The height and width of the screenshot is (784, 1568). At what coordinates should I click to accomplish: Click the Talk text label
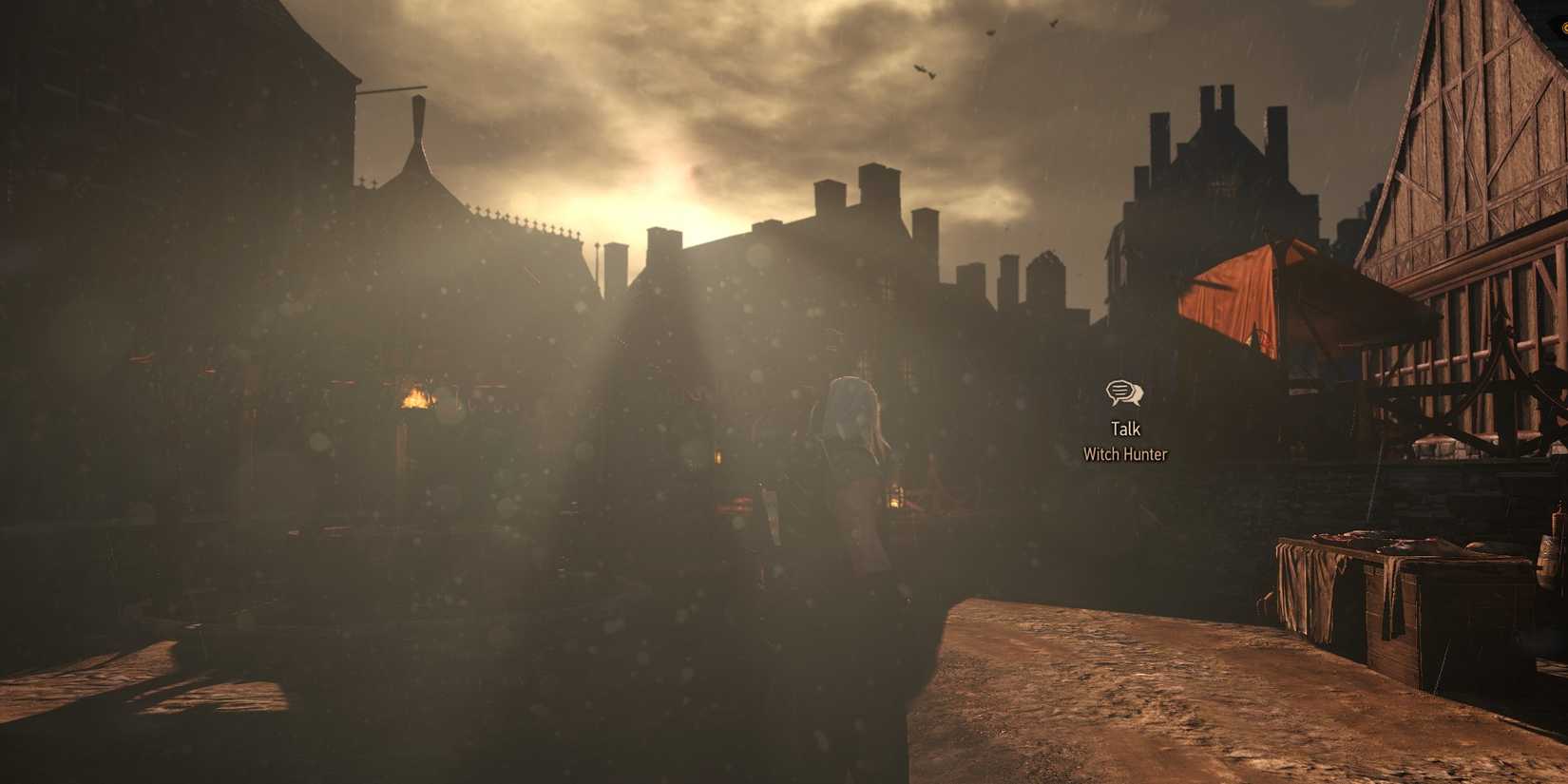[x=1125, y=429]
